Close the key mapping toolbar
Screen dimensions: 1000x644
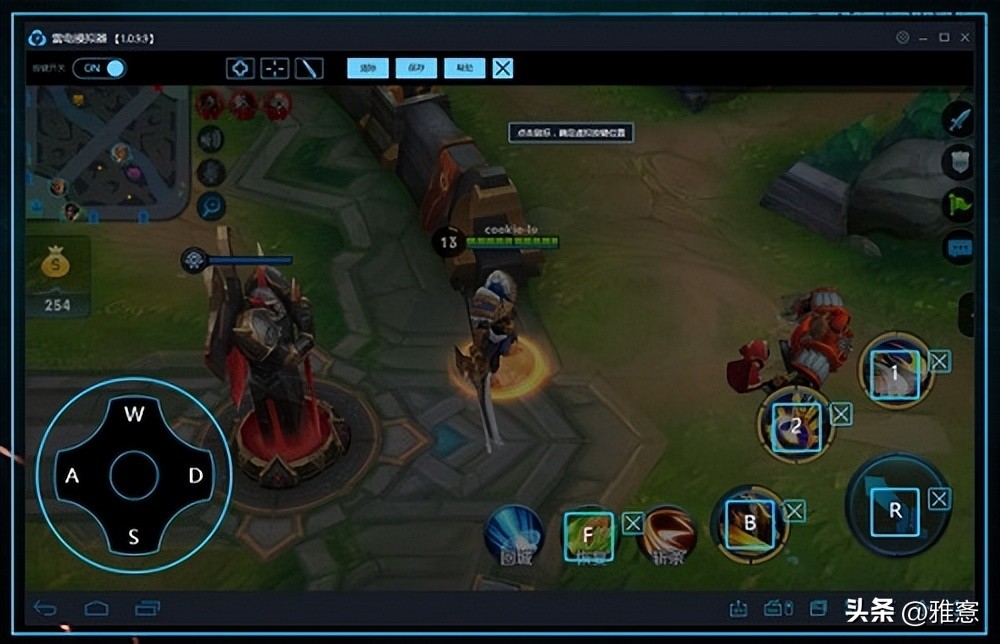503,68
